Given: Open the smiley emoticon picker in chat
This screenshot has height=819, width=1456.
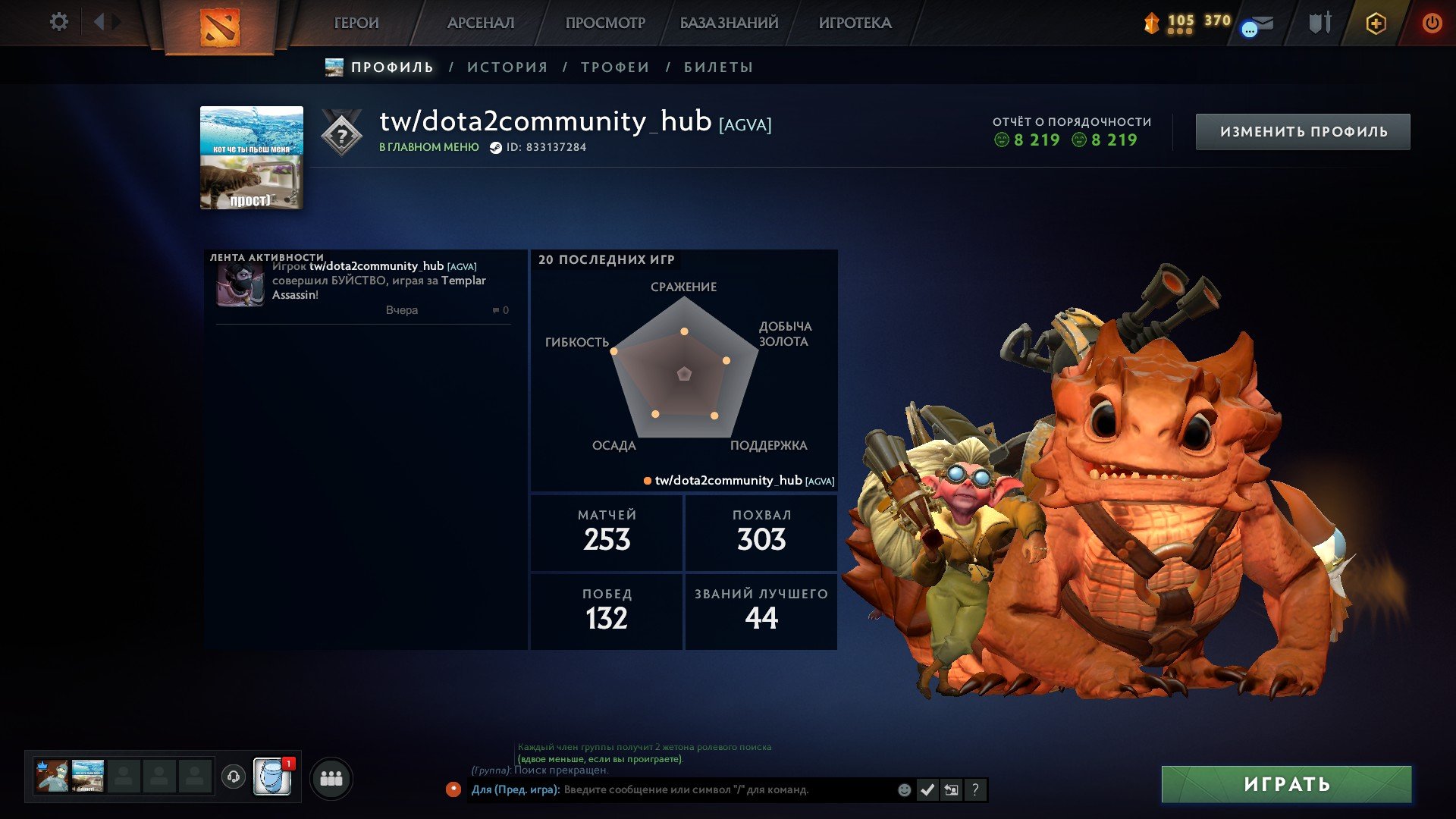Looking at the screenshot, I should click(904, 790).
